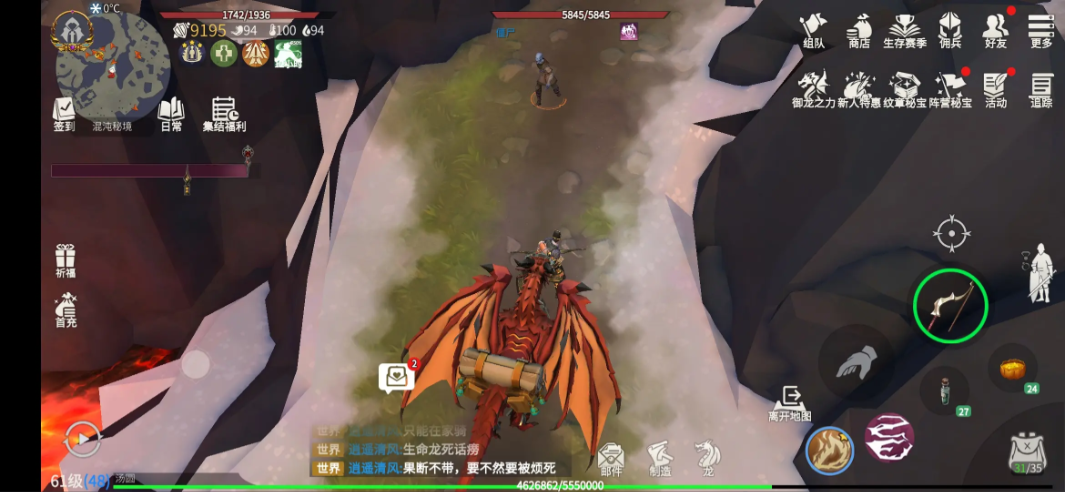Open the 组队 team menu

click(813, 30)
